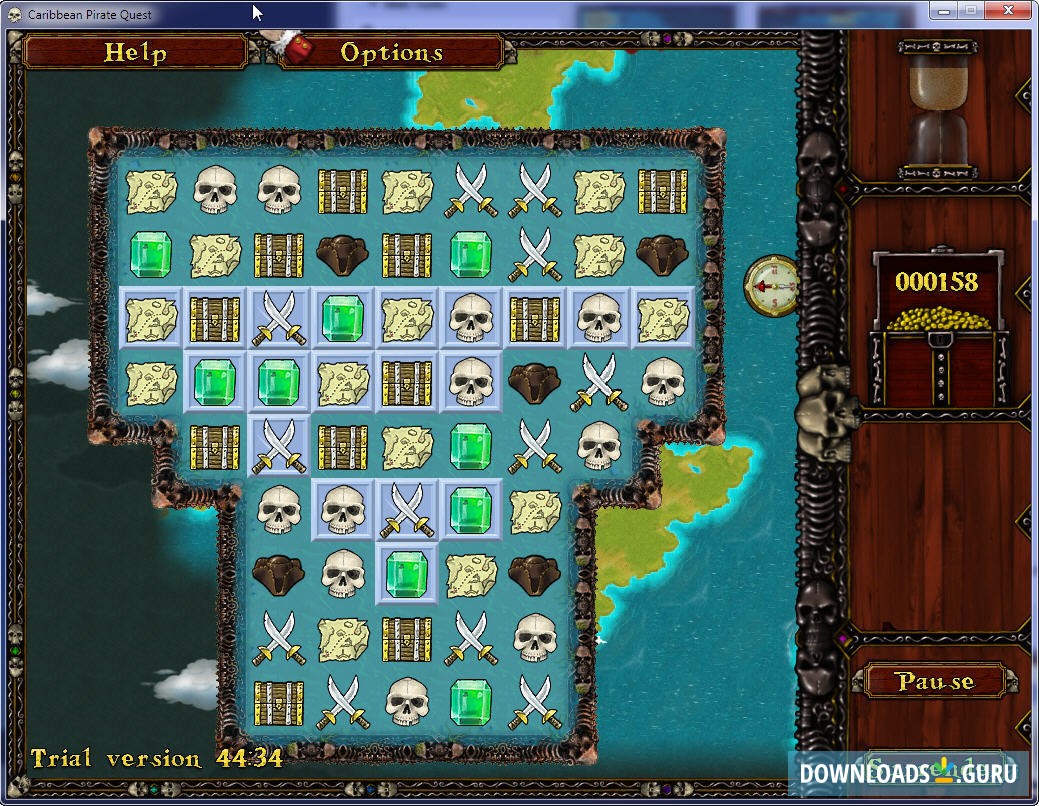The image size is (1039, 806).
Task: Select the skull between crossed swords and emerald
Action: 407,700
